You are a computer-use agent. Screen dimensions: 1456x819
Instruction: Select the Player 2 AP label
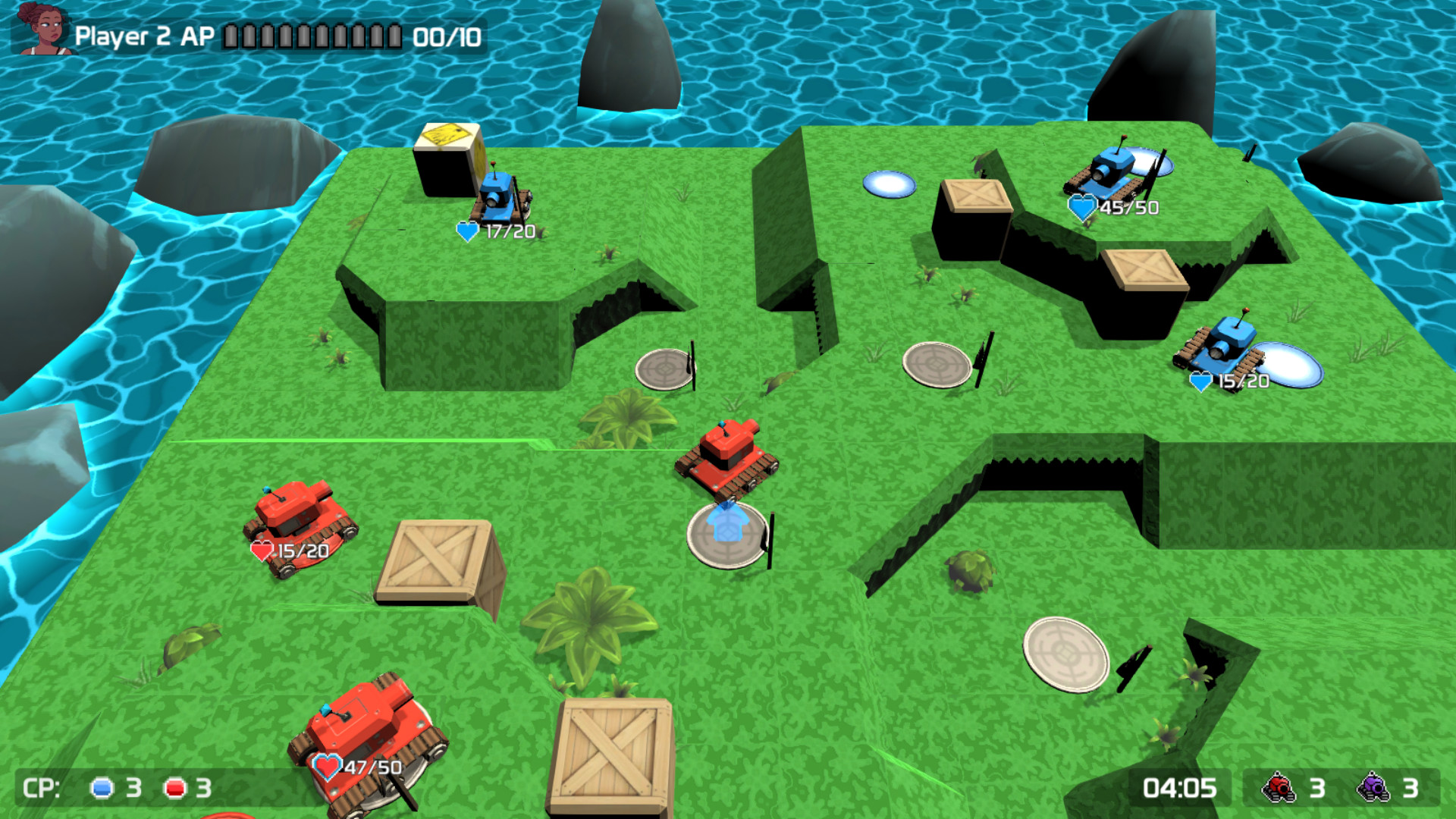146,34
